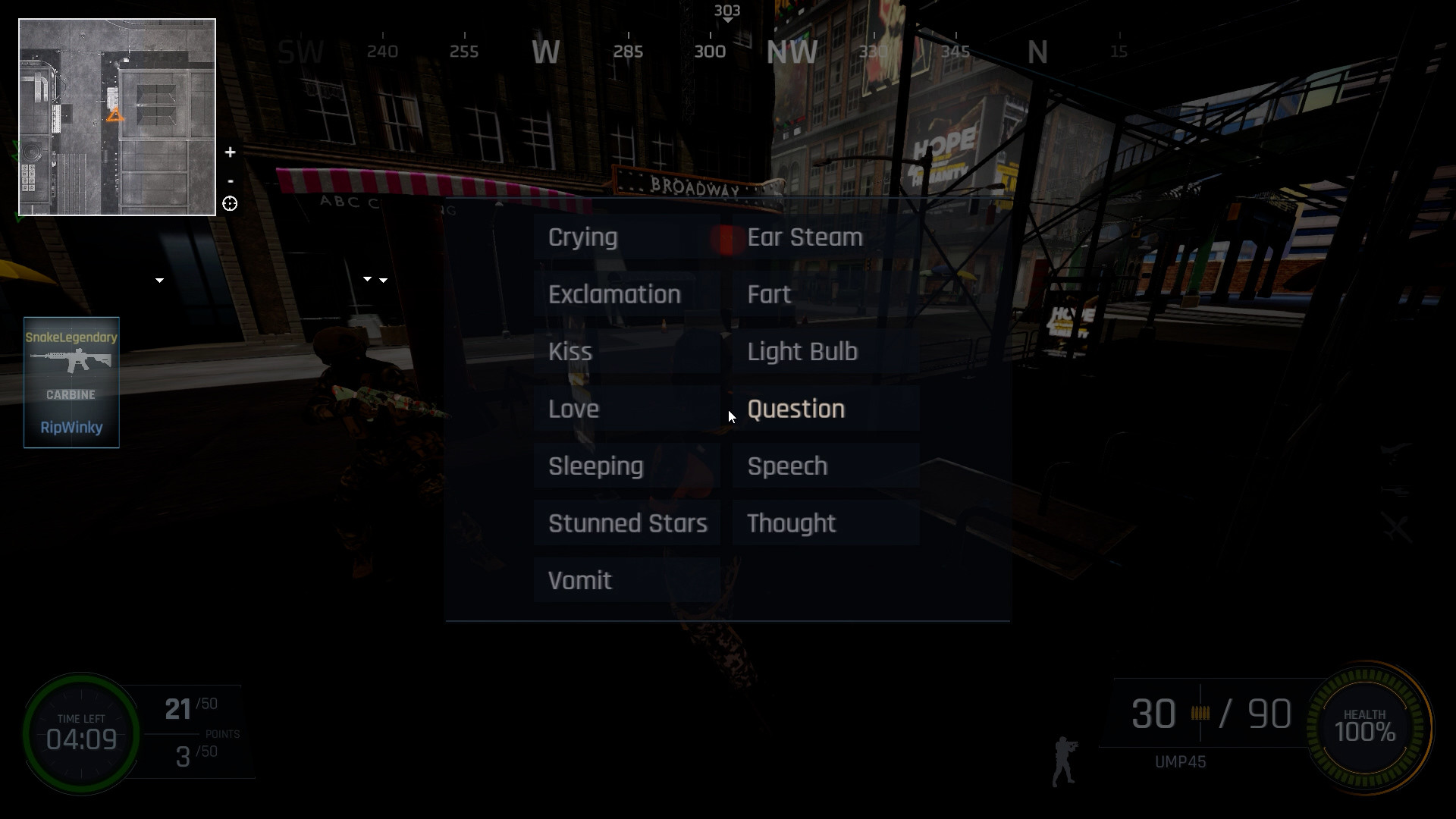Select the Light Bulb emote
This screenshot has height=819, width=1456.
(x=802, y=351)
